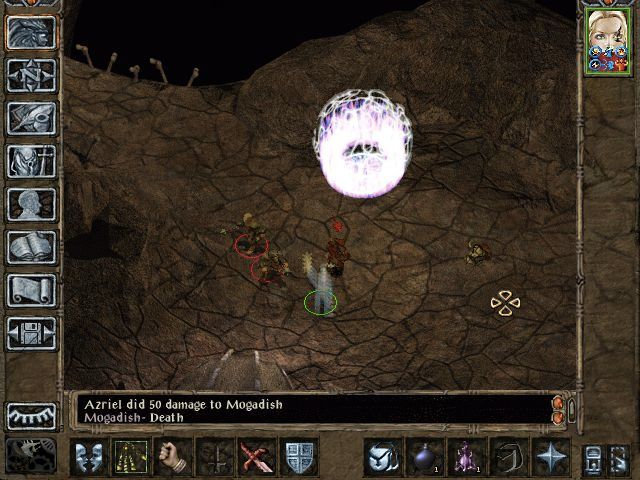The width and height of the screenshot is (640, 480).
Task: Open the journal with the quill icon
Action: tap(31, 118)
